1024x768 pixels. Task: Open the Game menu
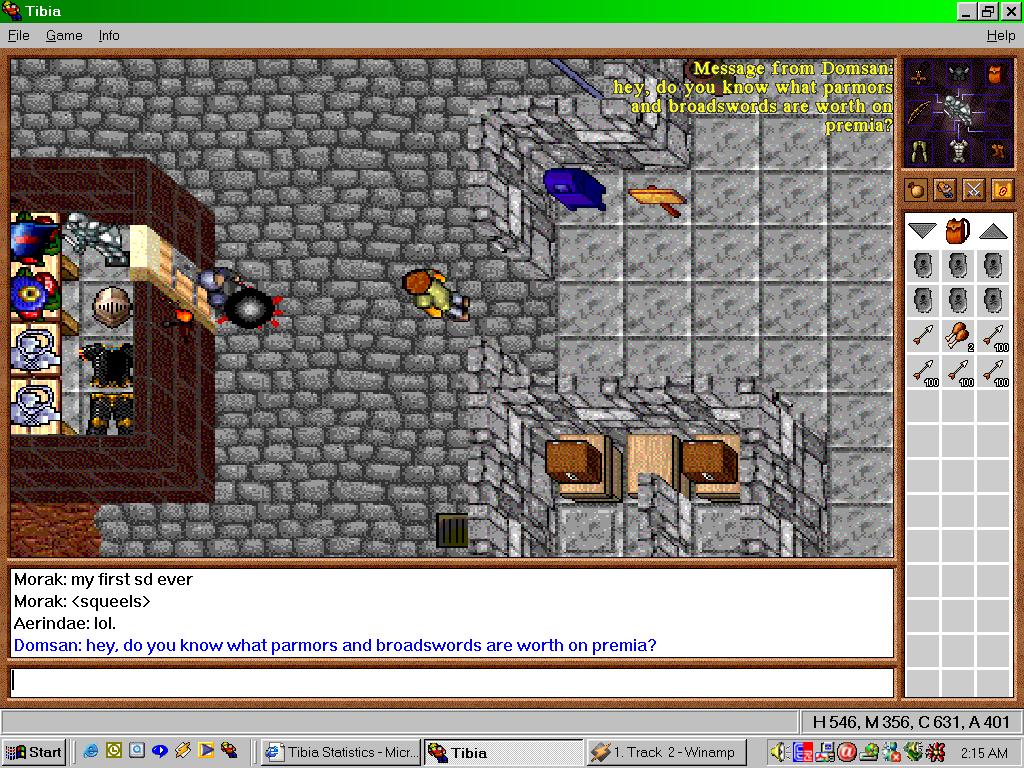click(64, 35)
